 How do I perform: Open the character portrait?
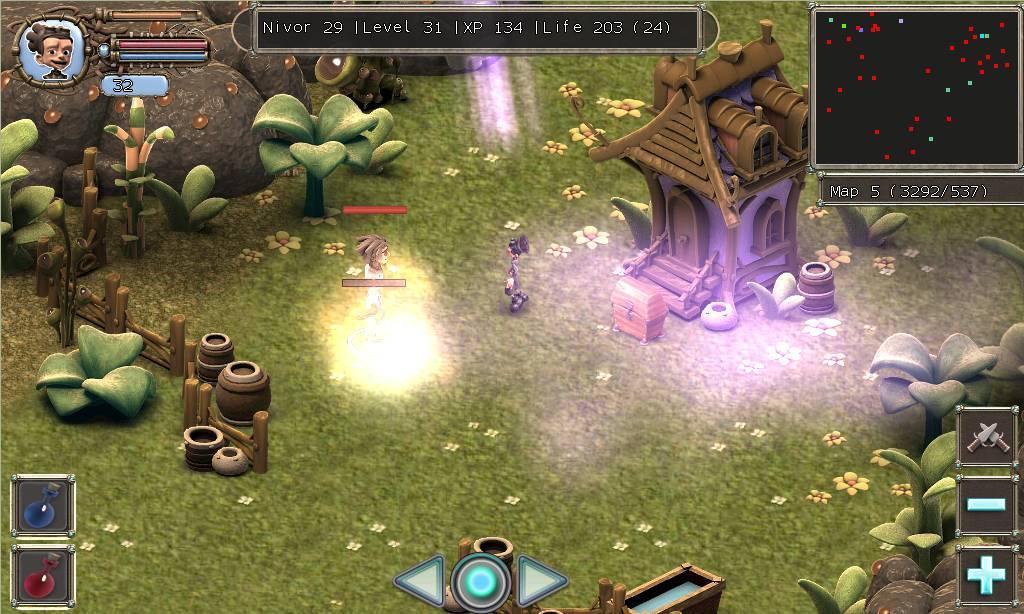click(x=50, y=50)
